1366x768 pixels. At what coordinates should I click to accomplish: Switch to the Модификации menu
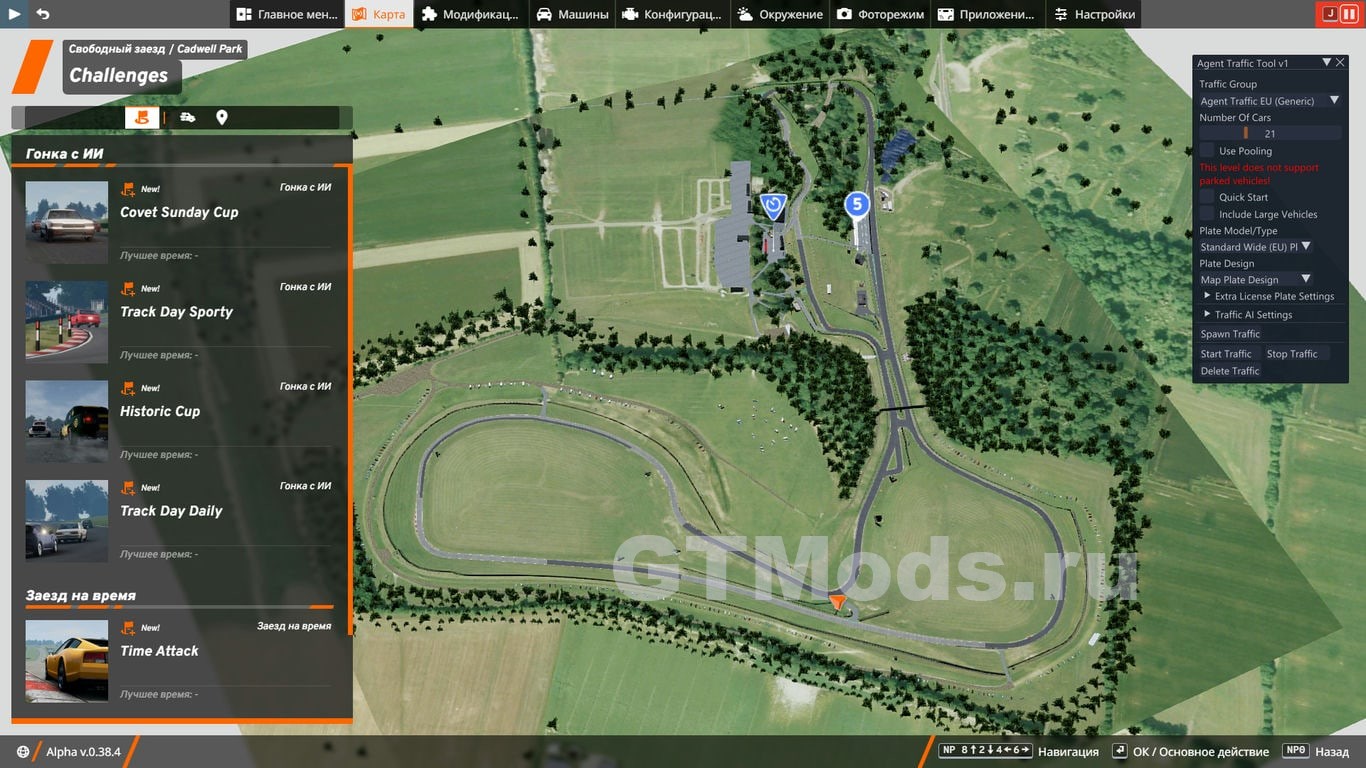pyautogui.click(x=470, y=14)
